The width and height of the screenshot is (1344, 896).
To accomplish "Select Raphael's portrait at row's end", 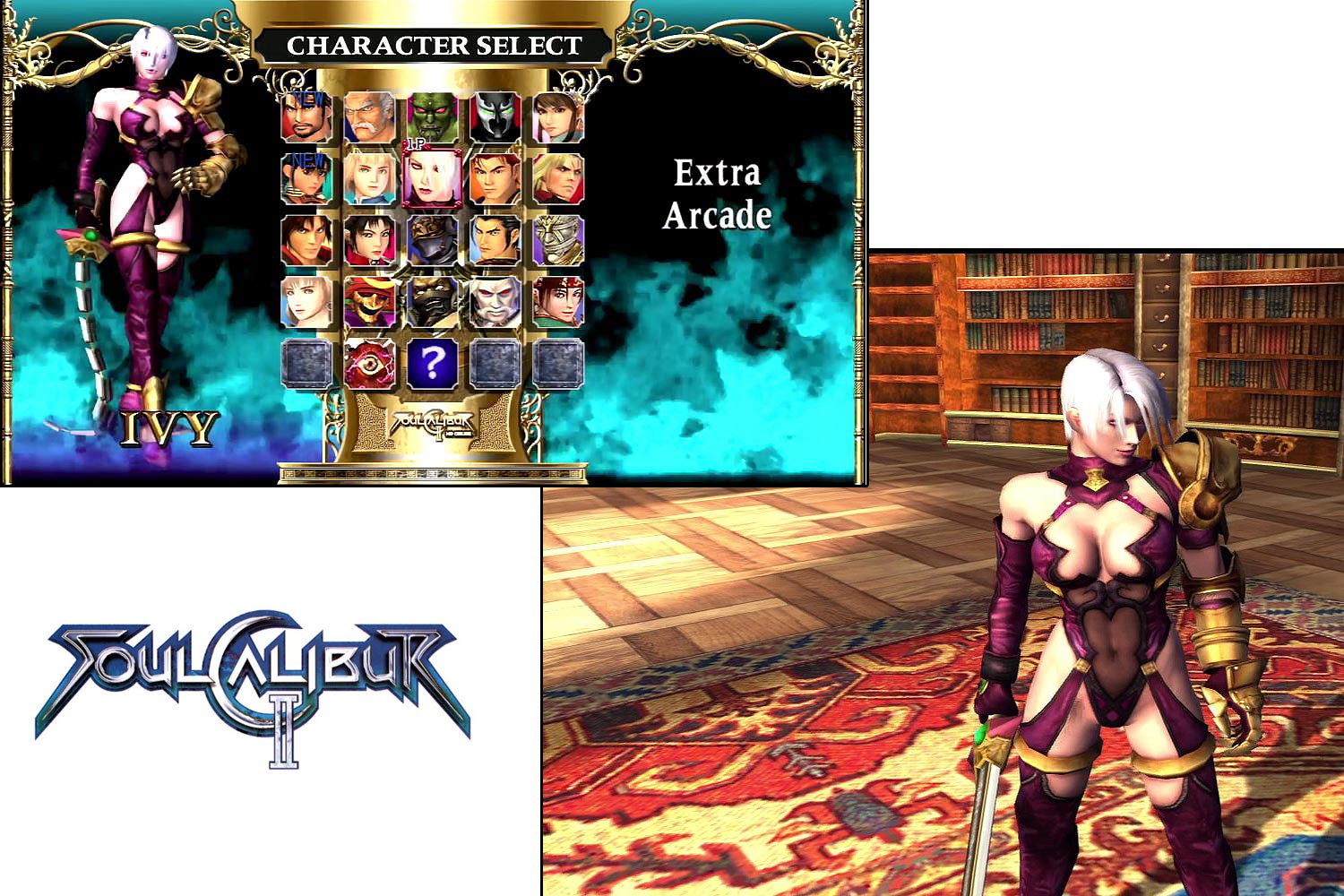I will [556, 177].
